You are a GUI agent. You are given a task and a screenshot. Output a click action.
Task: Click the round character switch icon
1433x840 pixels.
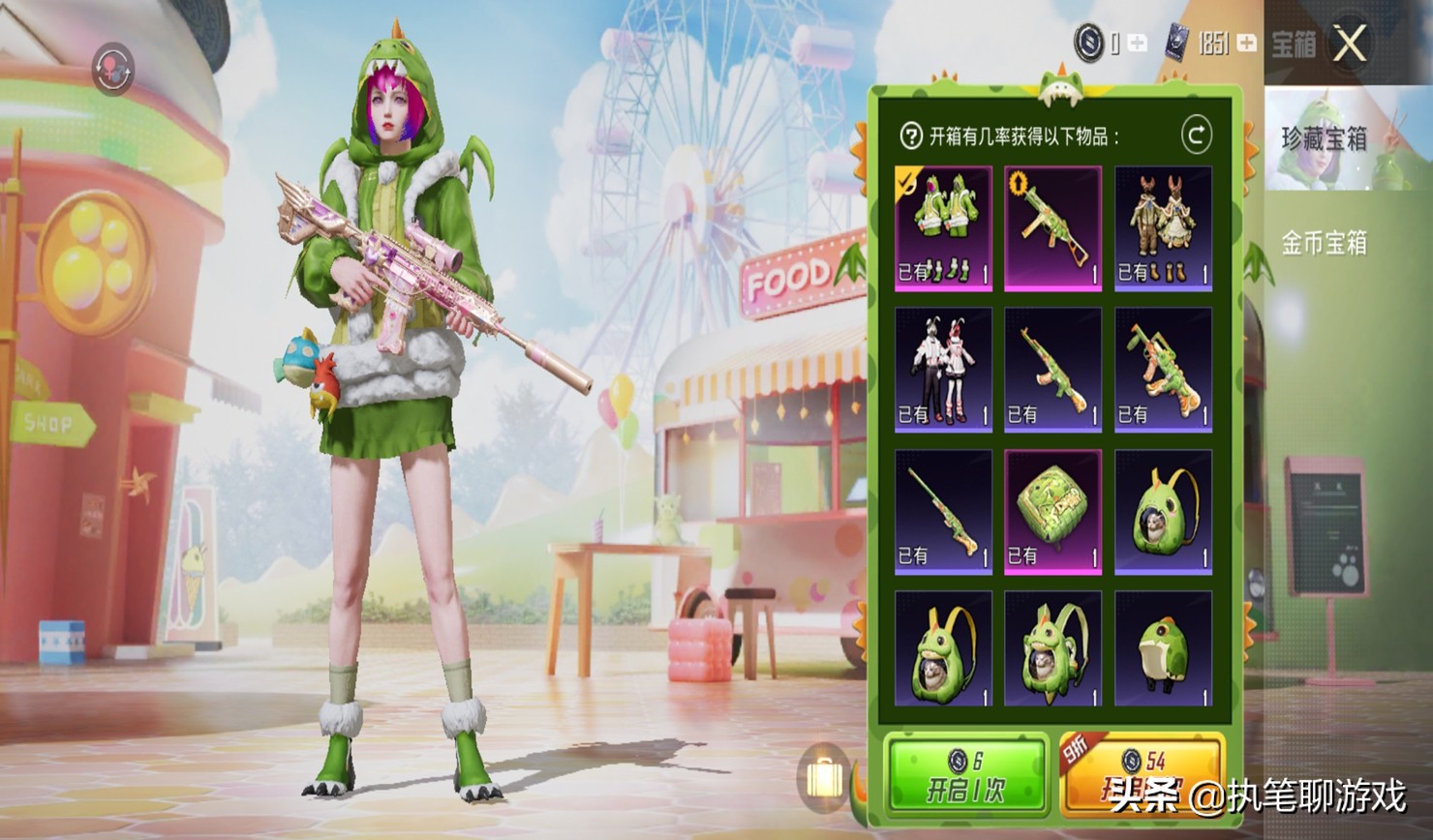pos(113,69)
